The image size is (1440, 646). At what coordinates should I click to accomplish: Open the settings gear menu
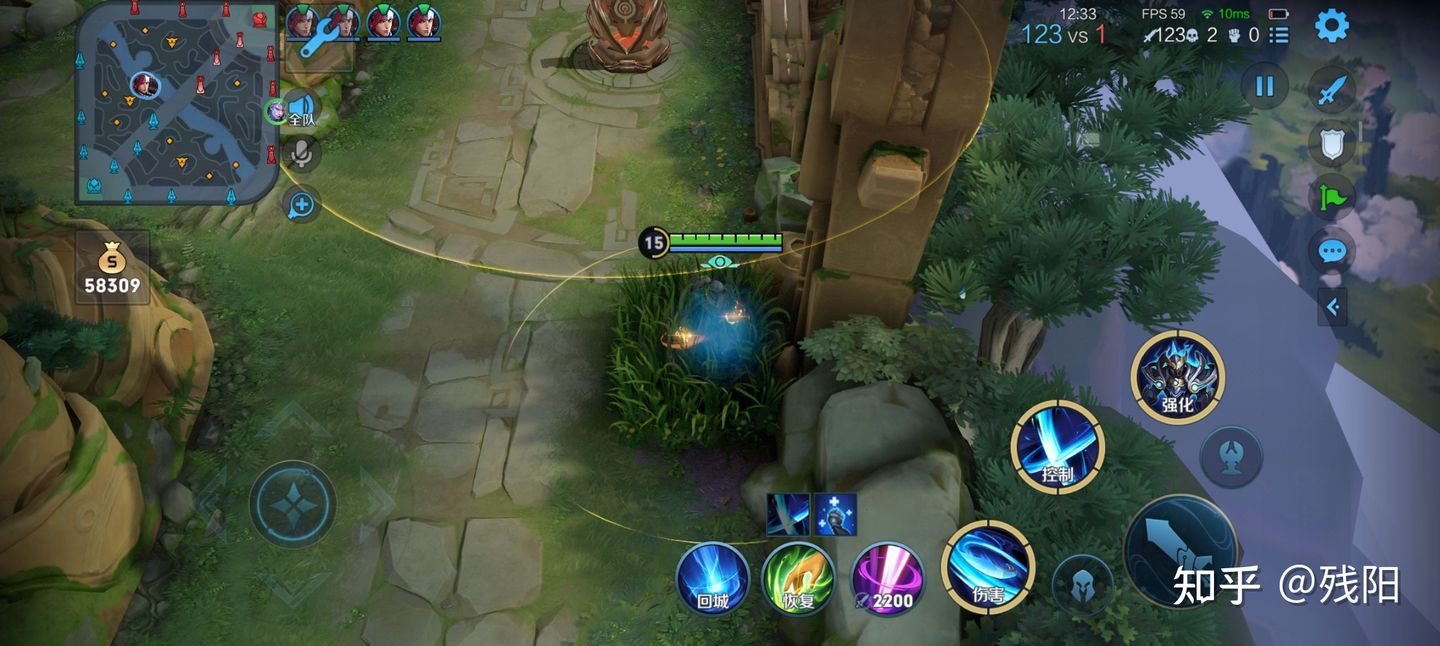coord(1331,26)
